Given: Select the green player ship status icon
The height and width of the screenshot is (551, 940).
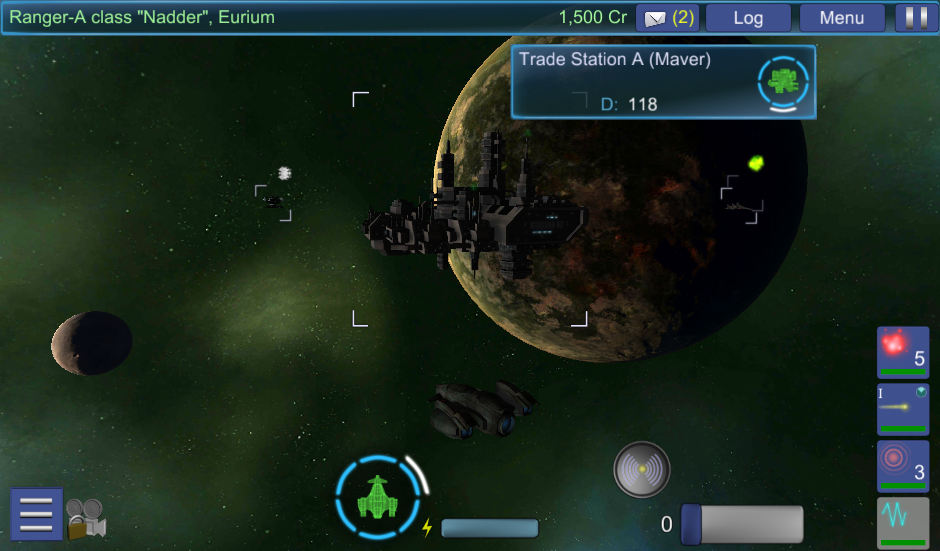Looking at the screenshot, I should coord(377,496).
